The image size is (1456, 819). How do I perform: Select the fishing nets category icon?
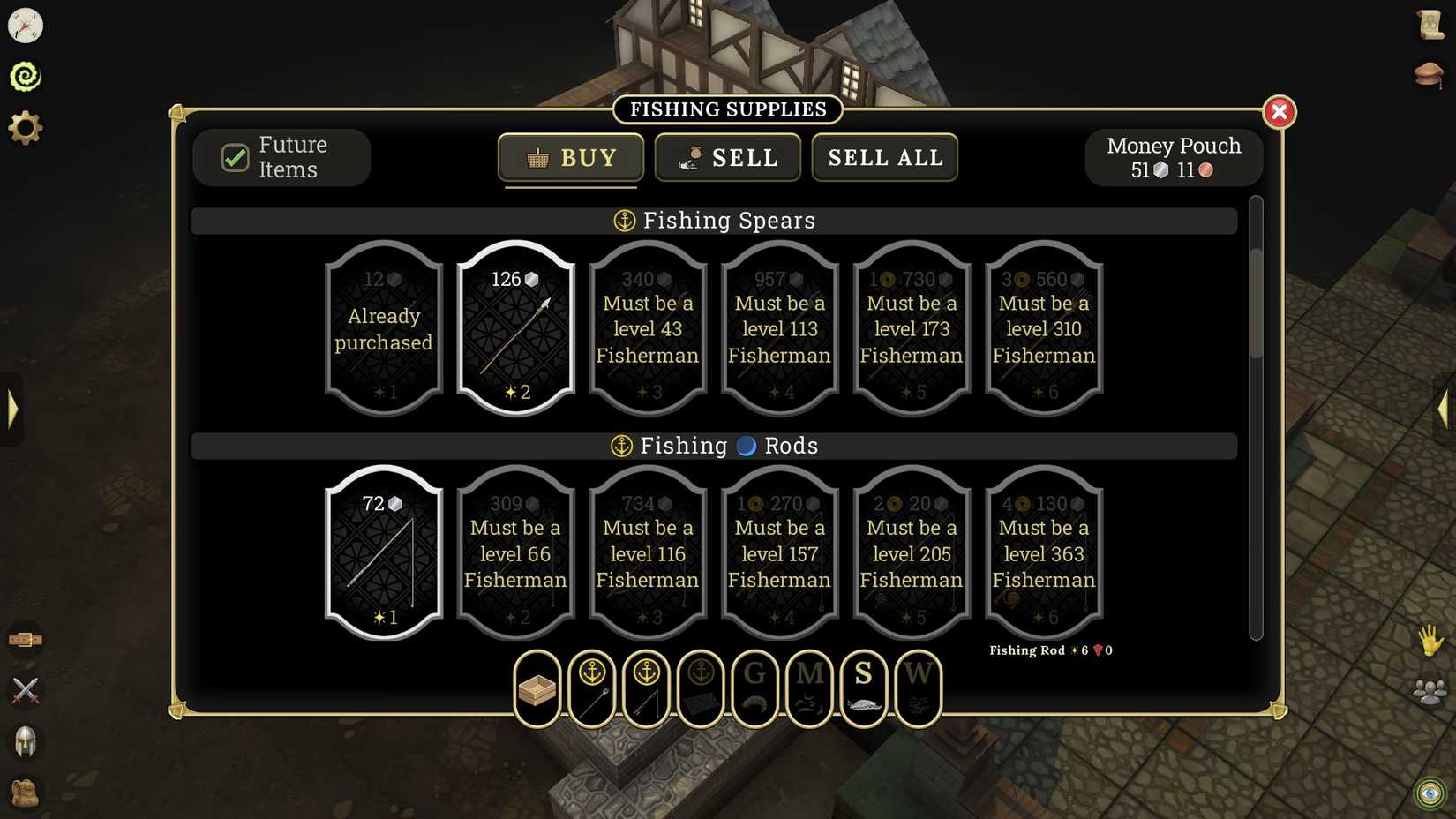[x=700, y=688]
